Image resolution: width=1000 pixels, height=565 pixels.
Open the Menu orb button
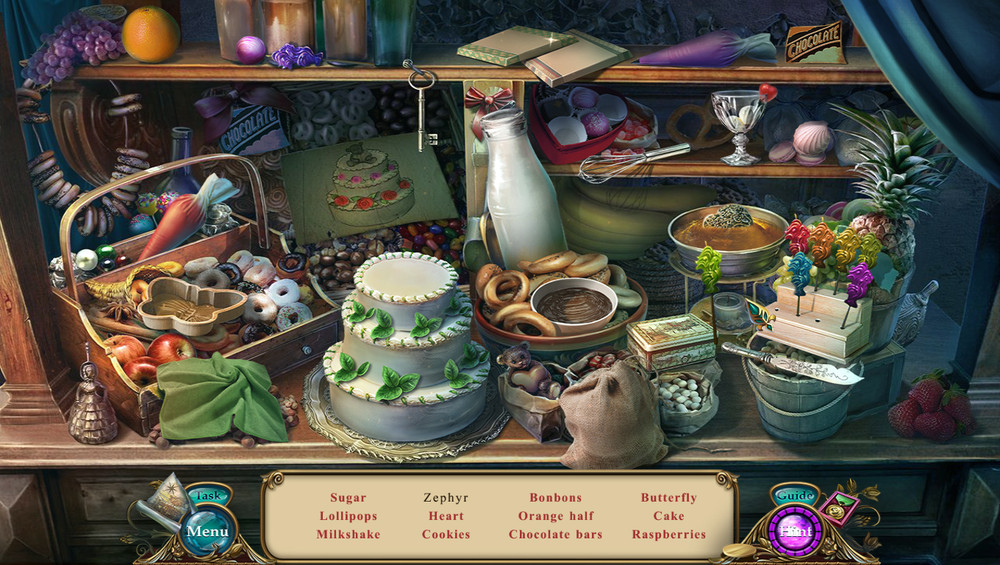[x=207, y=531]
